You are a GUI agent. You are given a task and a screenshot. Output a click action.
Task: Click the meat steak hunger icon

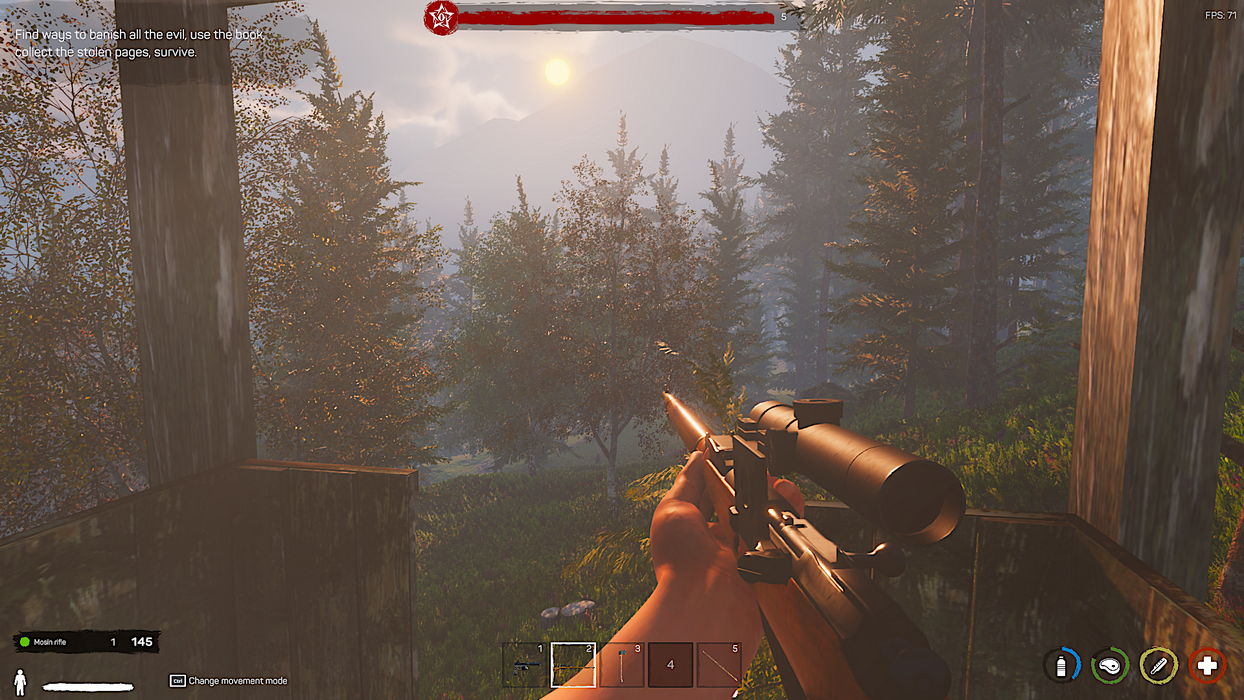(x=1110, y=665)
